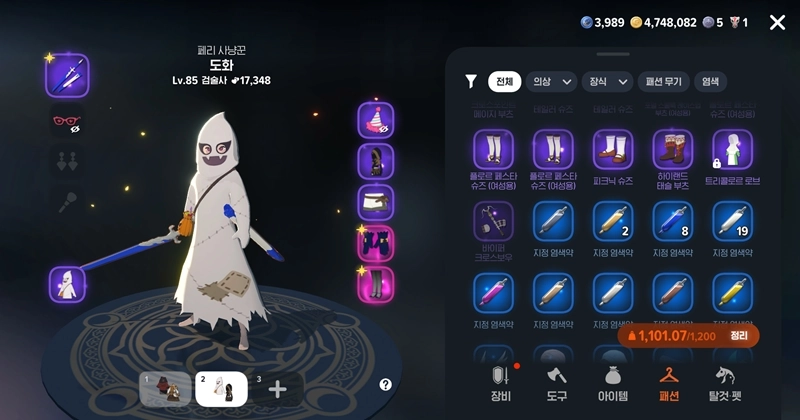
Task: Open the 아이템 items tab
Action: click(x=612, y=384)
